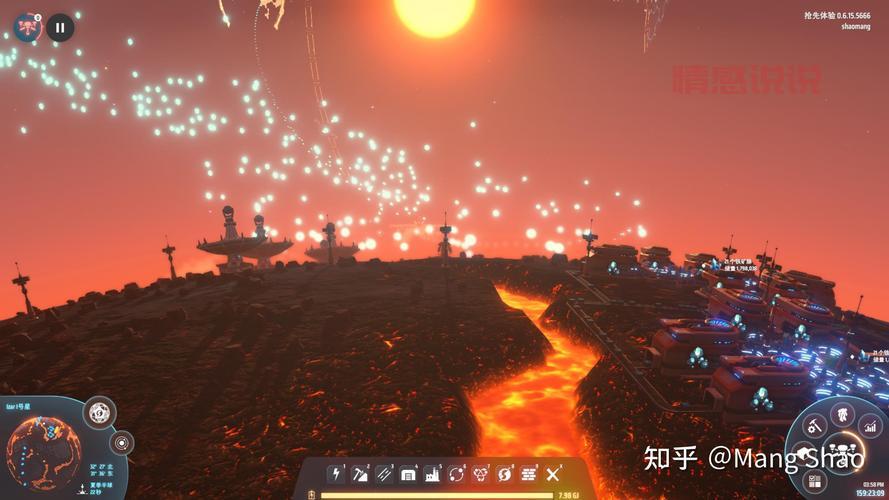
Task: Open the power (lightning bolt) build category
Action: [x=336, y=474]
